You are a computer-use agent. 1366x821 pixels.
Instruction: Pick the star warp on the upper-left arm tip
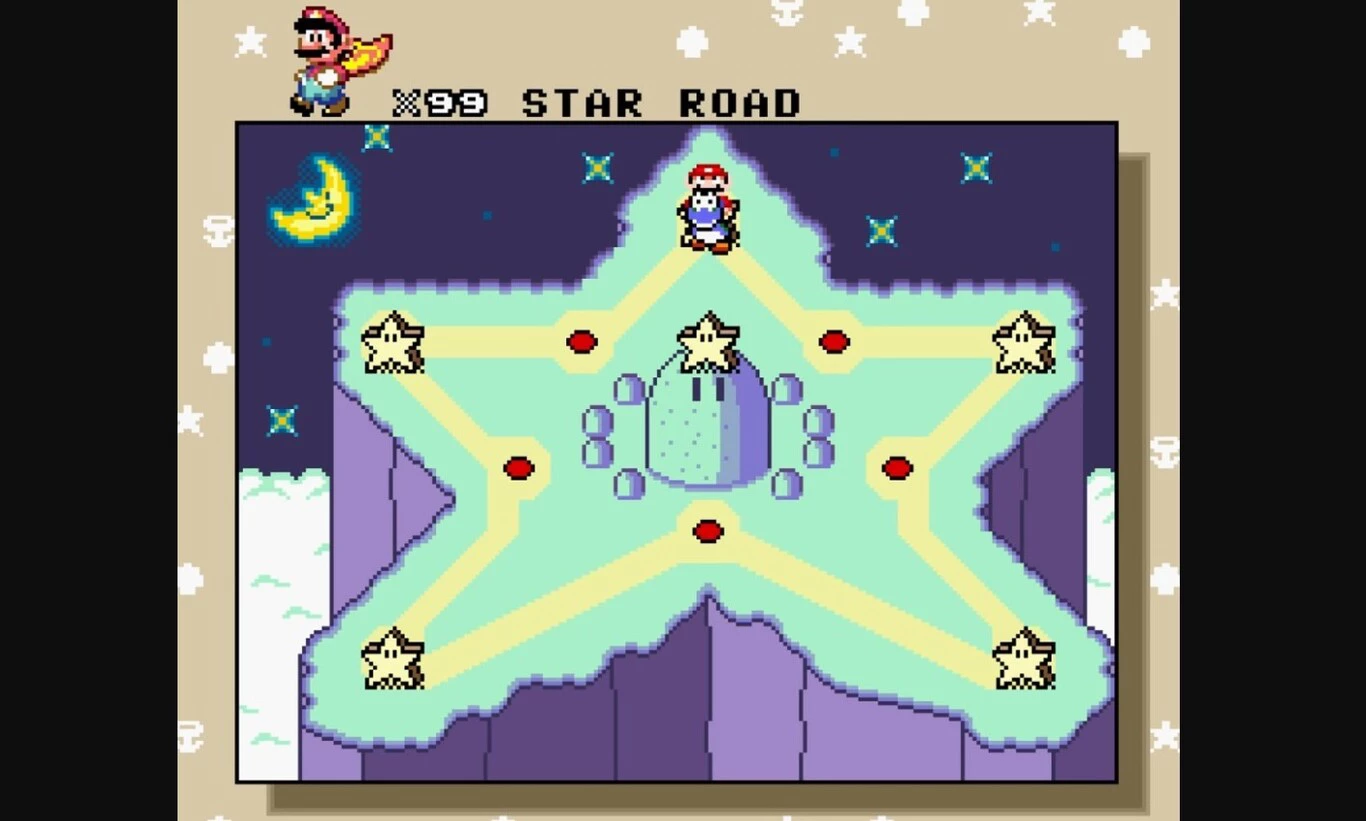pos(392,343)
